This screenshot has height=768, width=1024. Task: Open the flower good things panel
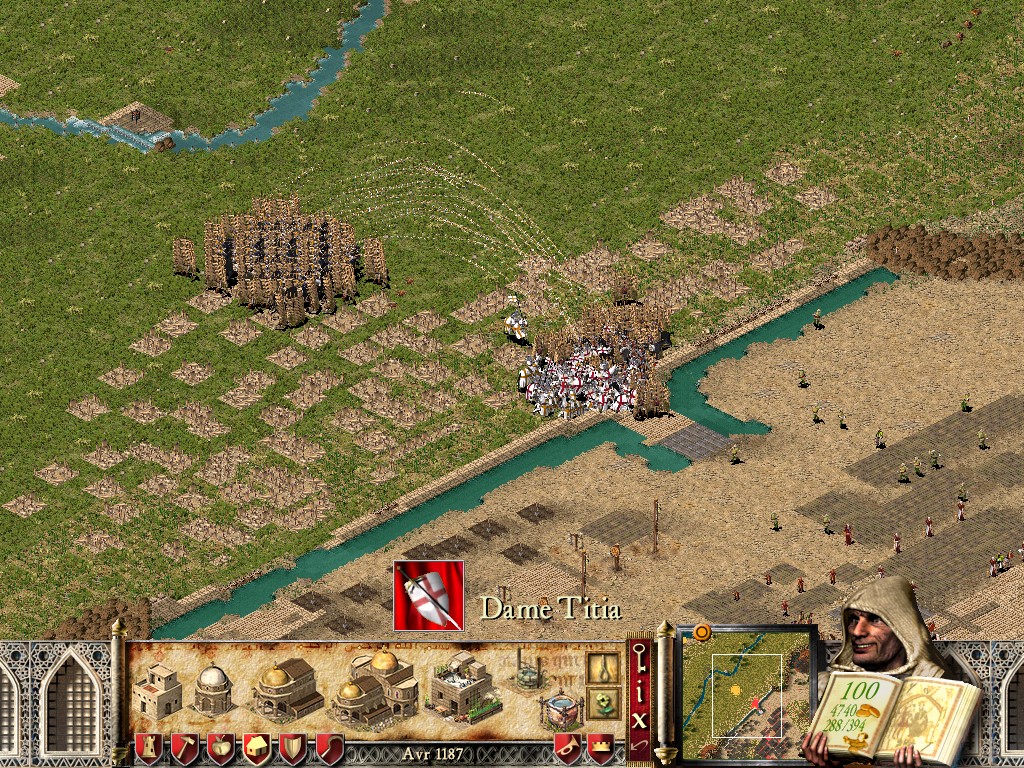point(602,703)
